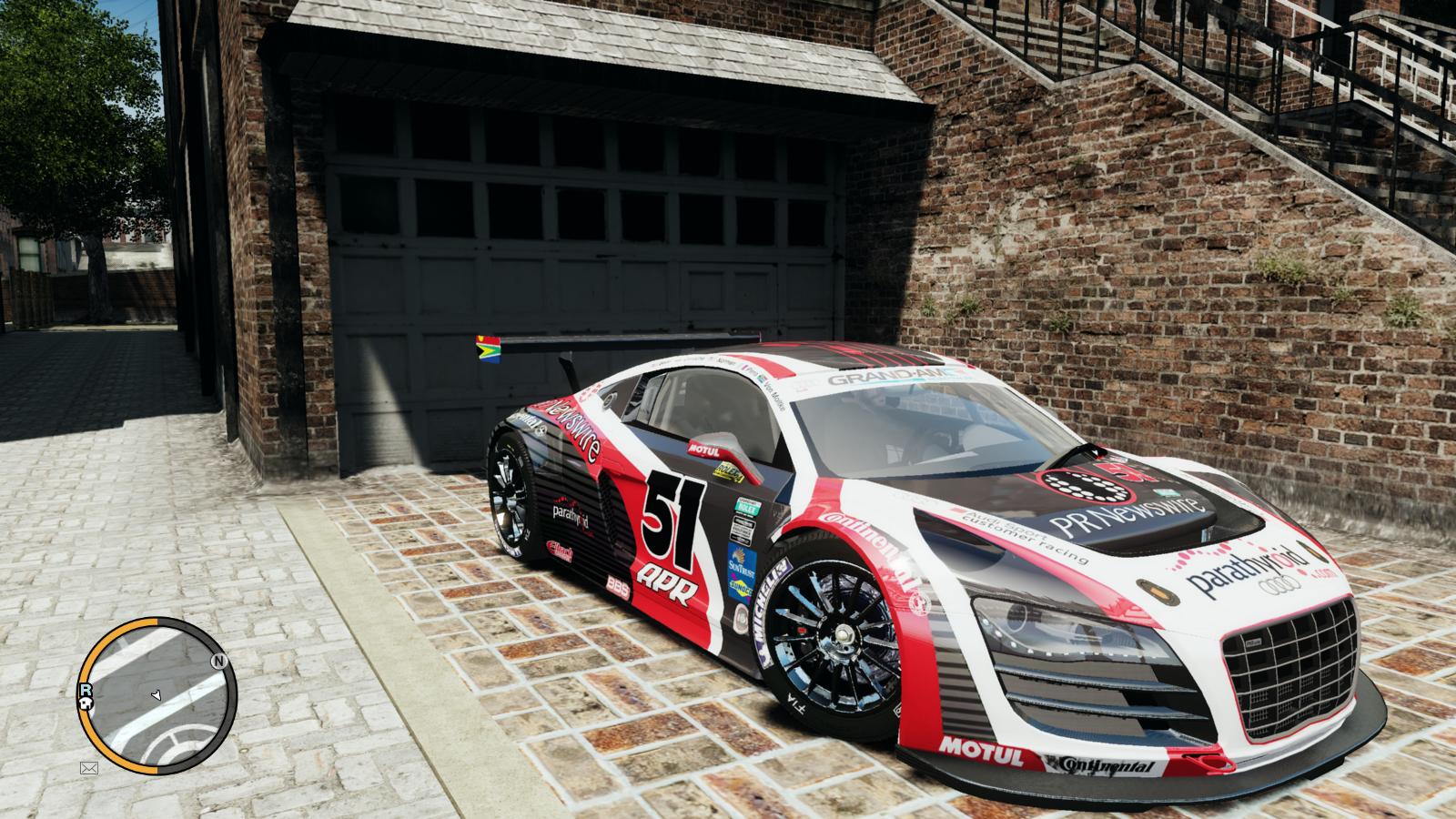
Task: Select the blue R blip on radar
Action: click(x=86, y=690)
